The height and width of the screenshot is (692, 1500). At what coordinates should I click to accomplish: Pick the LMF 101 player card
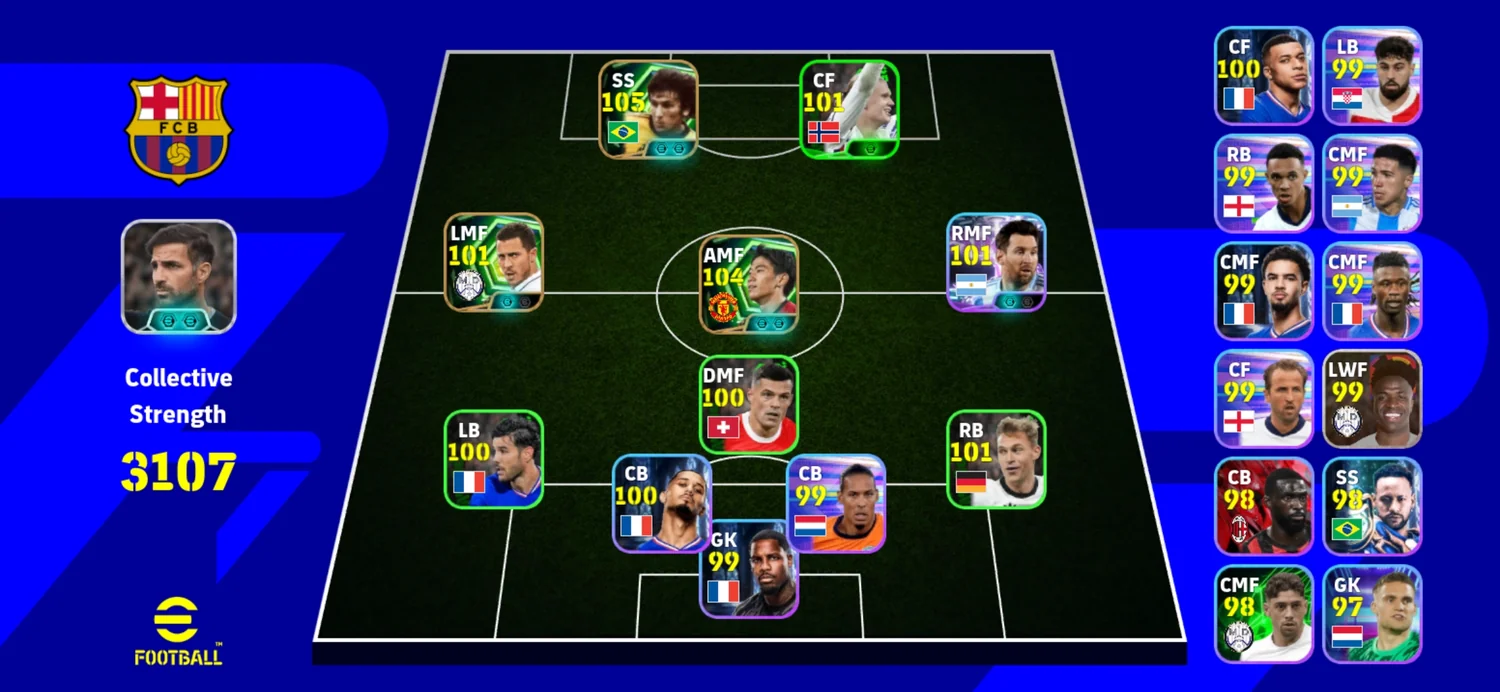point(494,262)
